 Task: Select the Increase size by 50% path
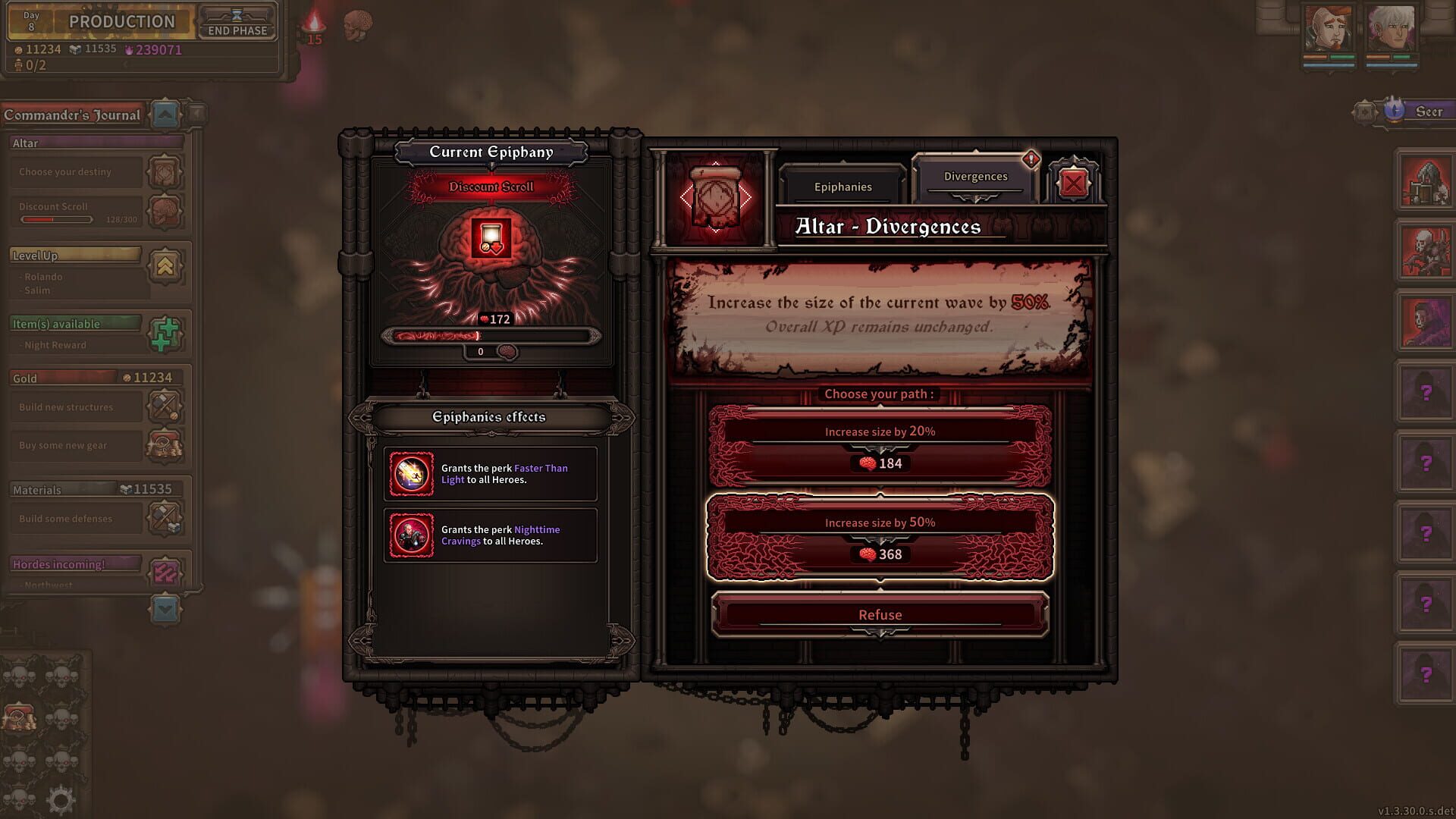(x=880, y=538)
